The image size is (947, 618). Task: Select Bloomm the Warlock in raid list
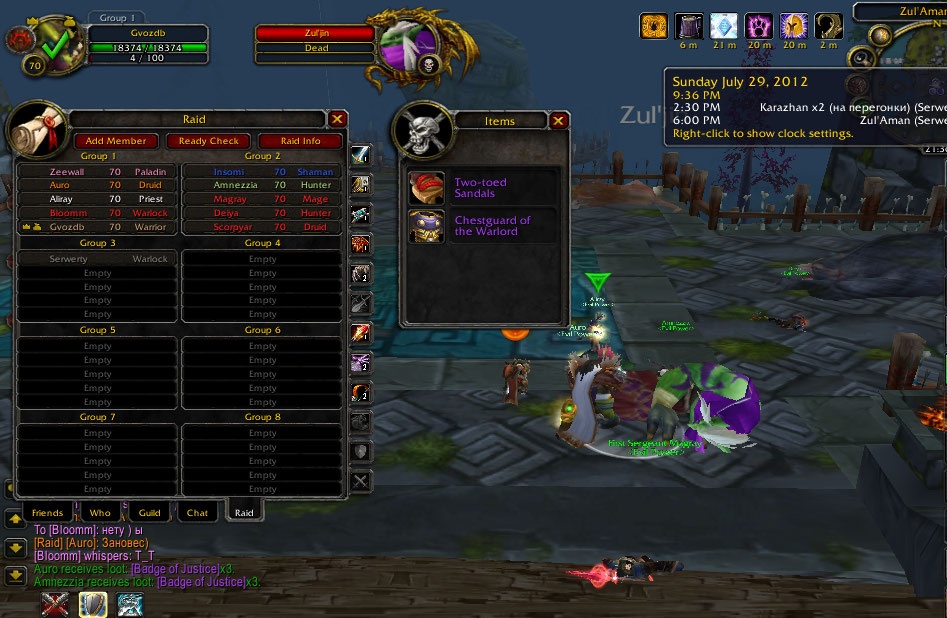[x=98, y=213]
